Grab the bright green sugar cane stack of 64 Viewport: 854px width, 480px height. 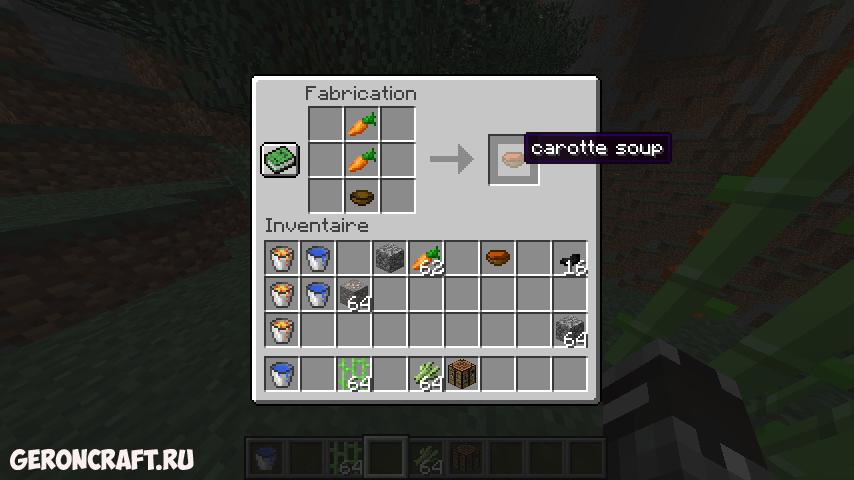coord(354,374)
